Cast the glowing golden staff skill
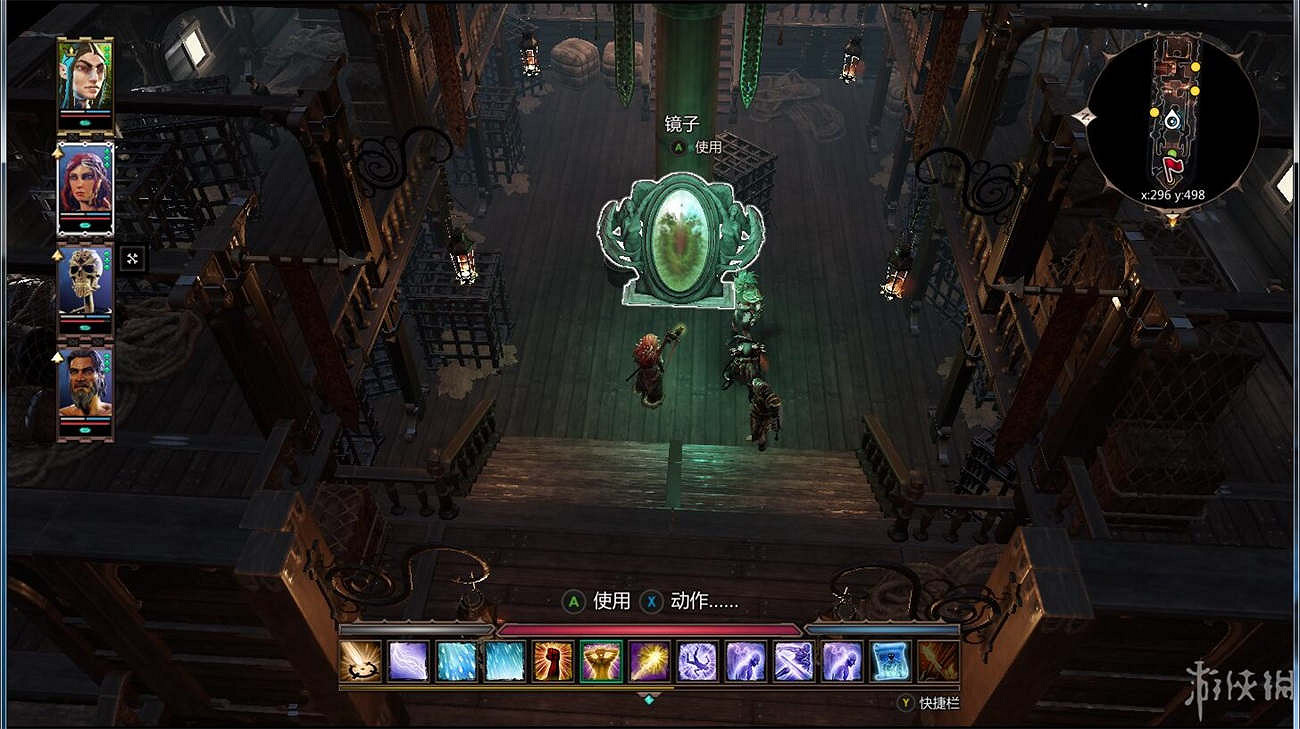Screen dimensions: 1300x729 649,662
